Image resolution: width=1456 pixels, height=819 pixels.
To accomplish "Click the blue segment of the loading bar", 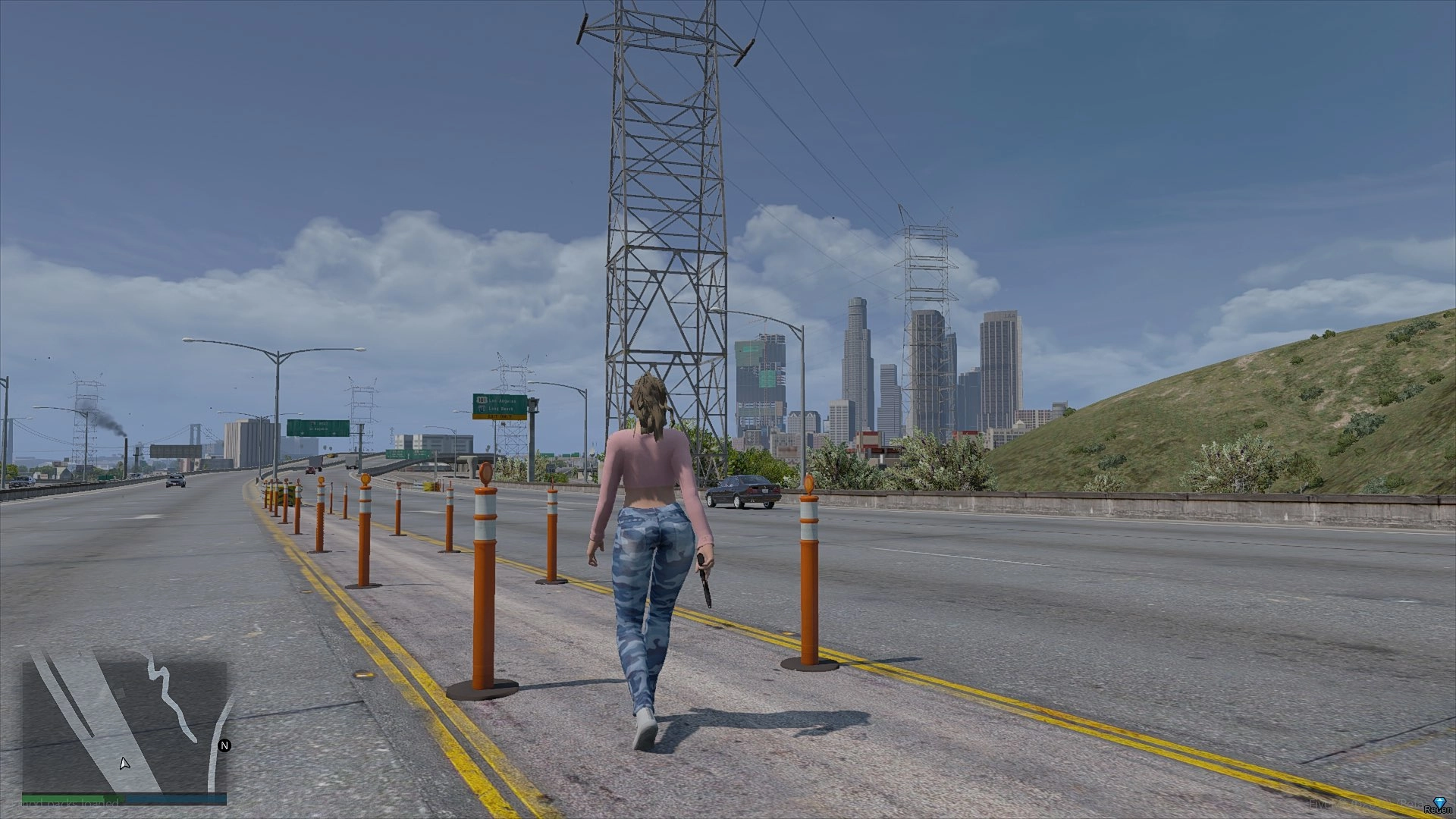I will 174,798.
